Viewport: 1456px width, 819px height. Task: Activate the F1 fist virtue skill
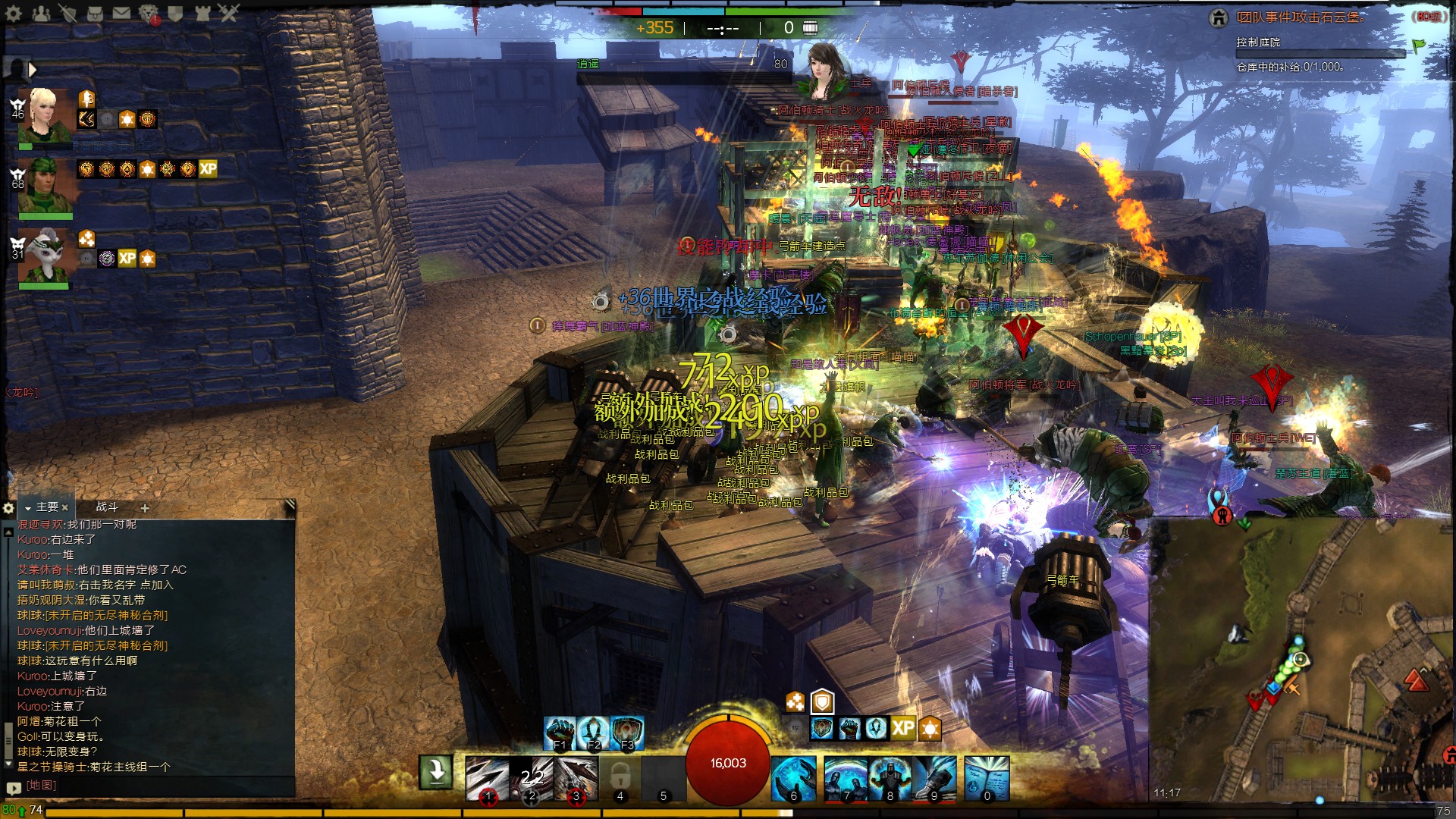[560, 733]
